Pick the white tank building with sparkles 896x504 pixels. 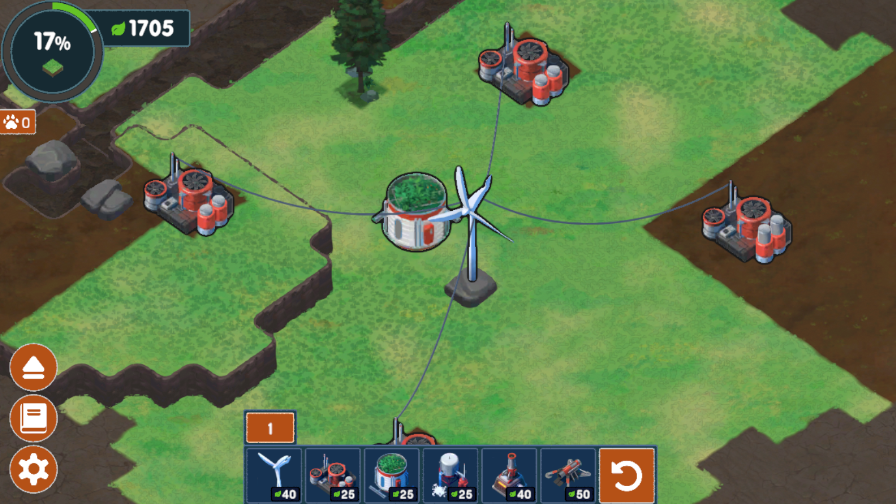coord(451,475)
